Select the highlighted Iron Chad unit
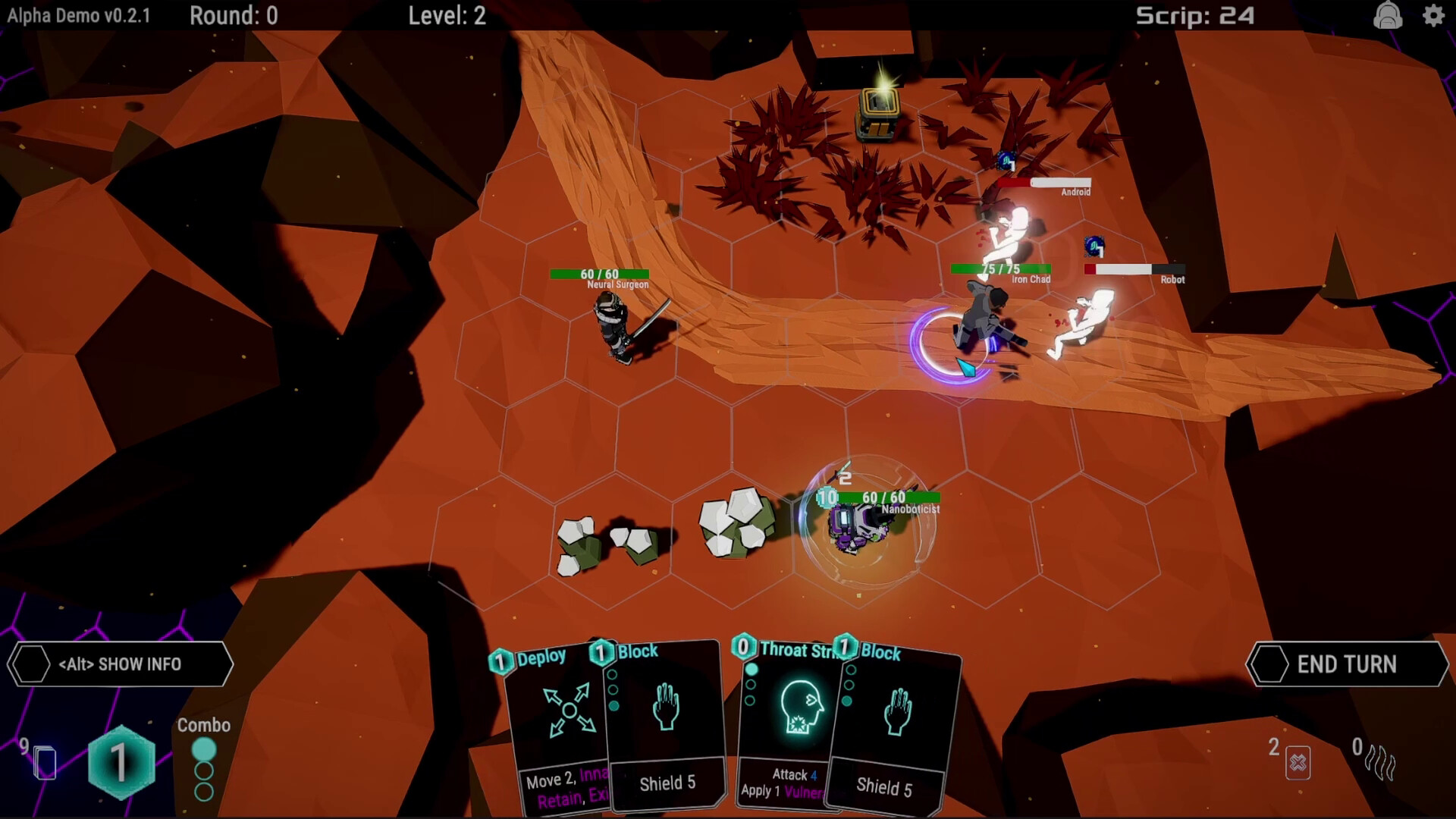The image size is (1456, 819). (x=984, y=318)
